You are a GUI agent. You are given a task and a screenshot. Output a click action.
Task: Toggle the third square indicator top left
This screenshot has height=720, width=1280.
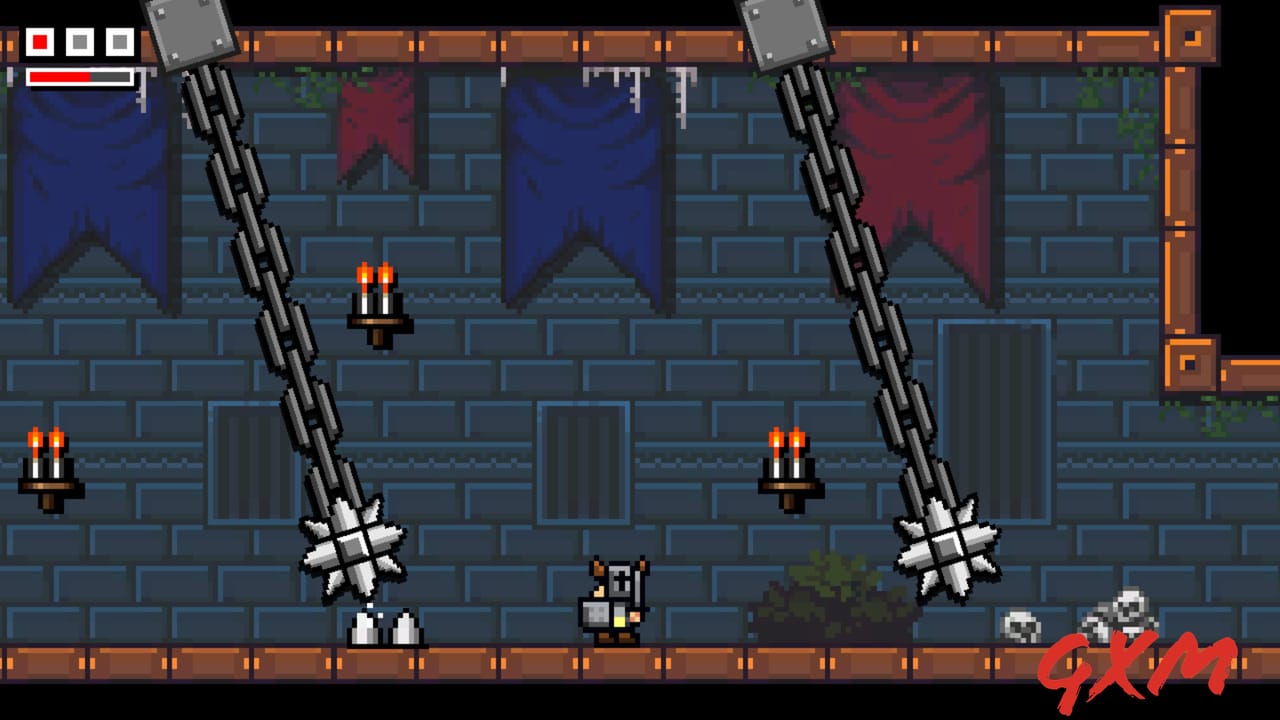[118, 42]
